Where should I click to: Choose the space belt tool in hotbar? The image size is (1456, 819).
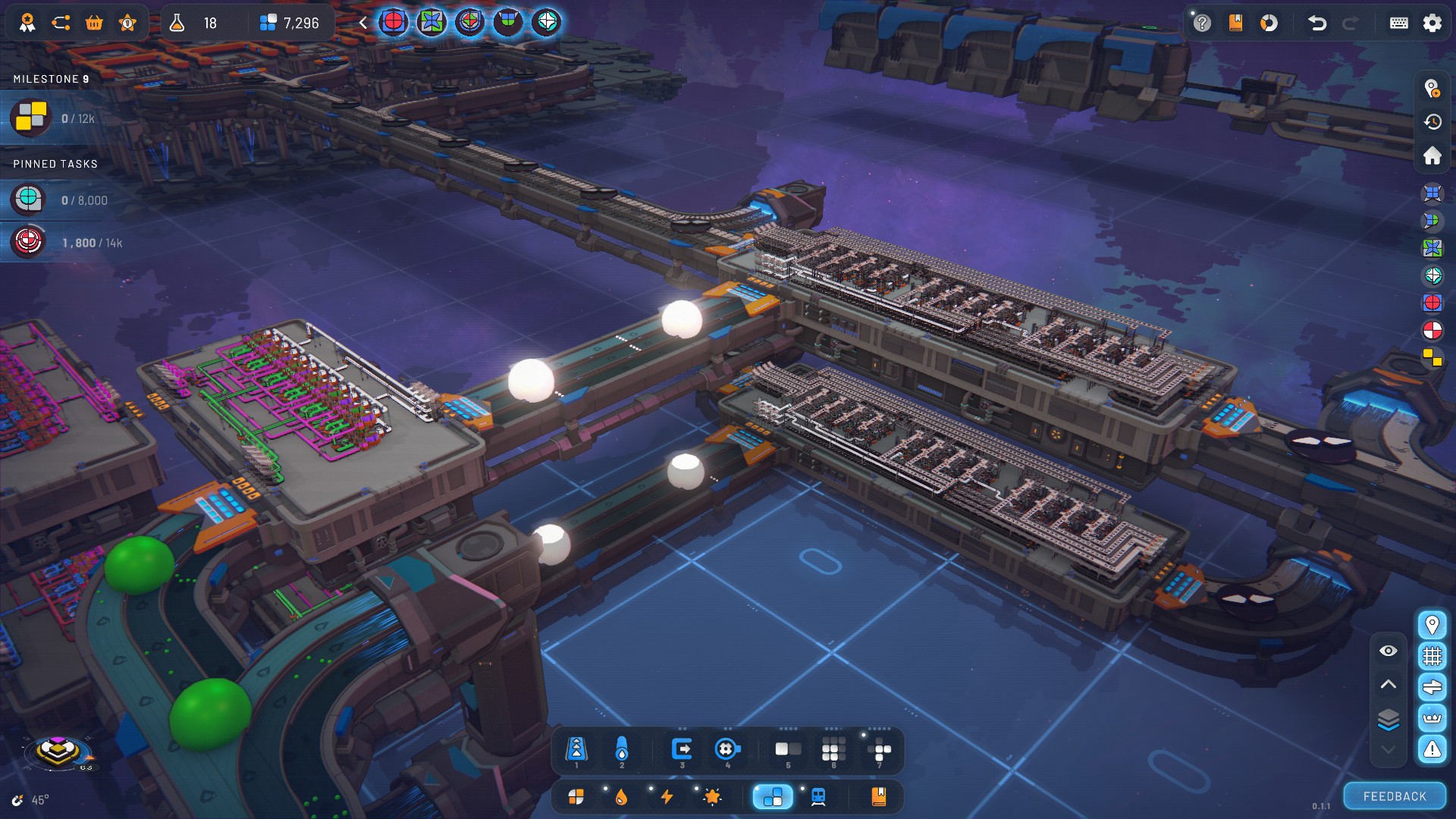coord(576,750)
